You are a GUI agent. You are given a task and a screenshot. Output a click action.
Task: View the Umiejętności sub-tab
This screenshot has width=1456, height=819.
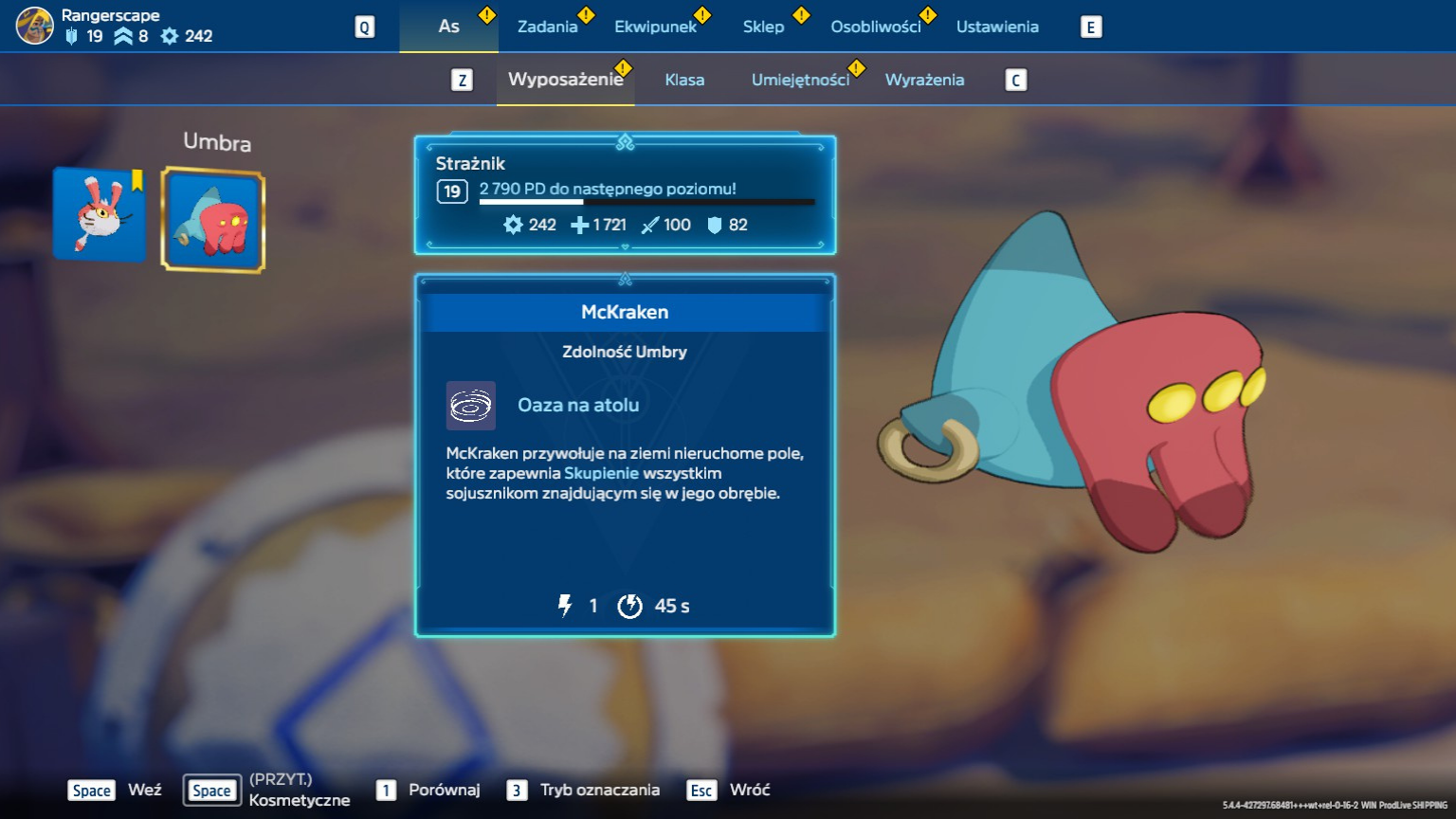click(x=800, y=80)
